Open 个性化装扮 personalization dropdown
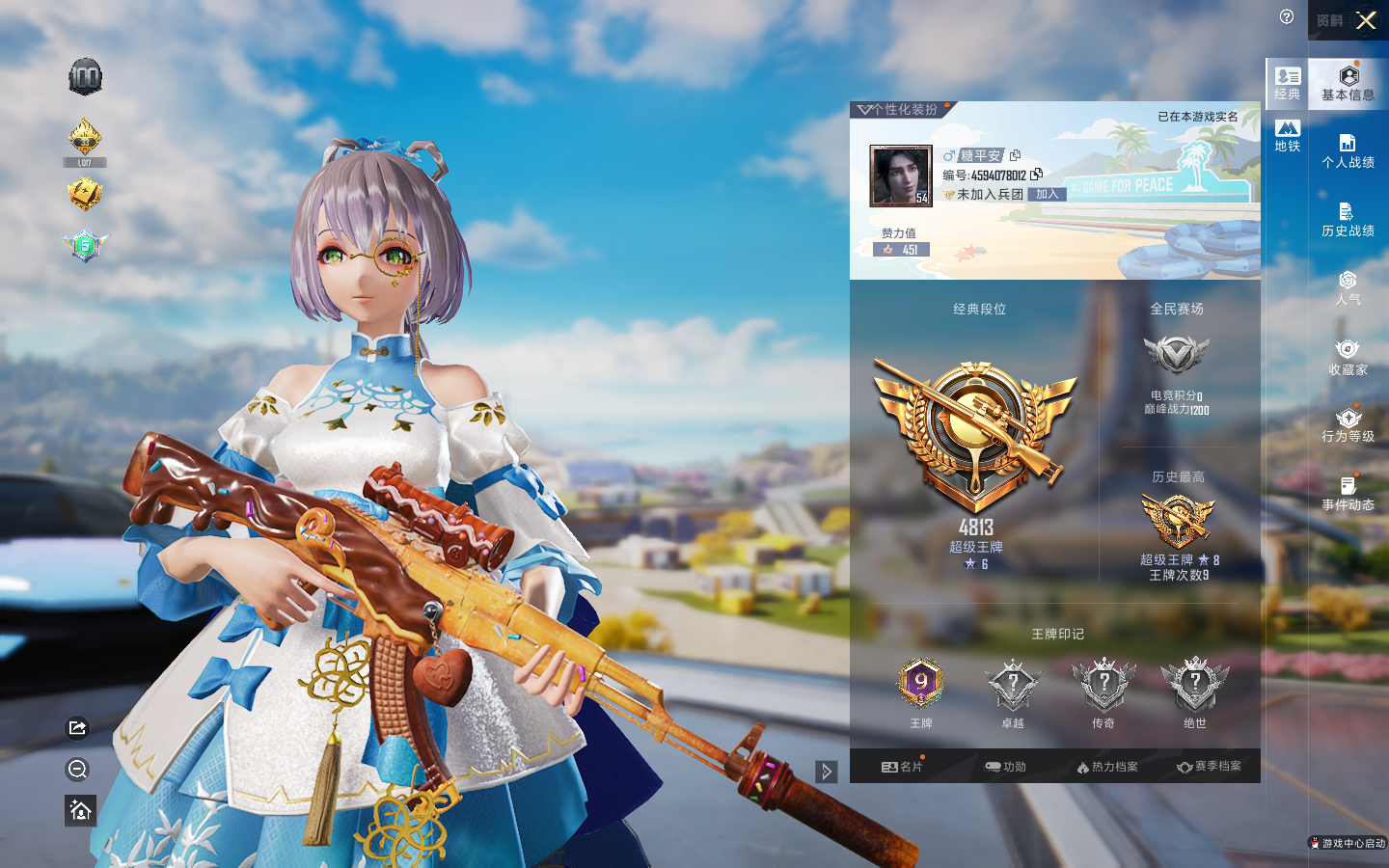This screenshot has width=1389, height=868. tap(899, 110)
